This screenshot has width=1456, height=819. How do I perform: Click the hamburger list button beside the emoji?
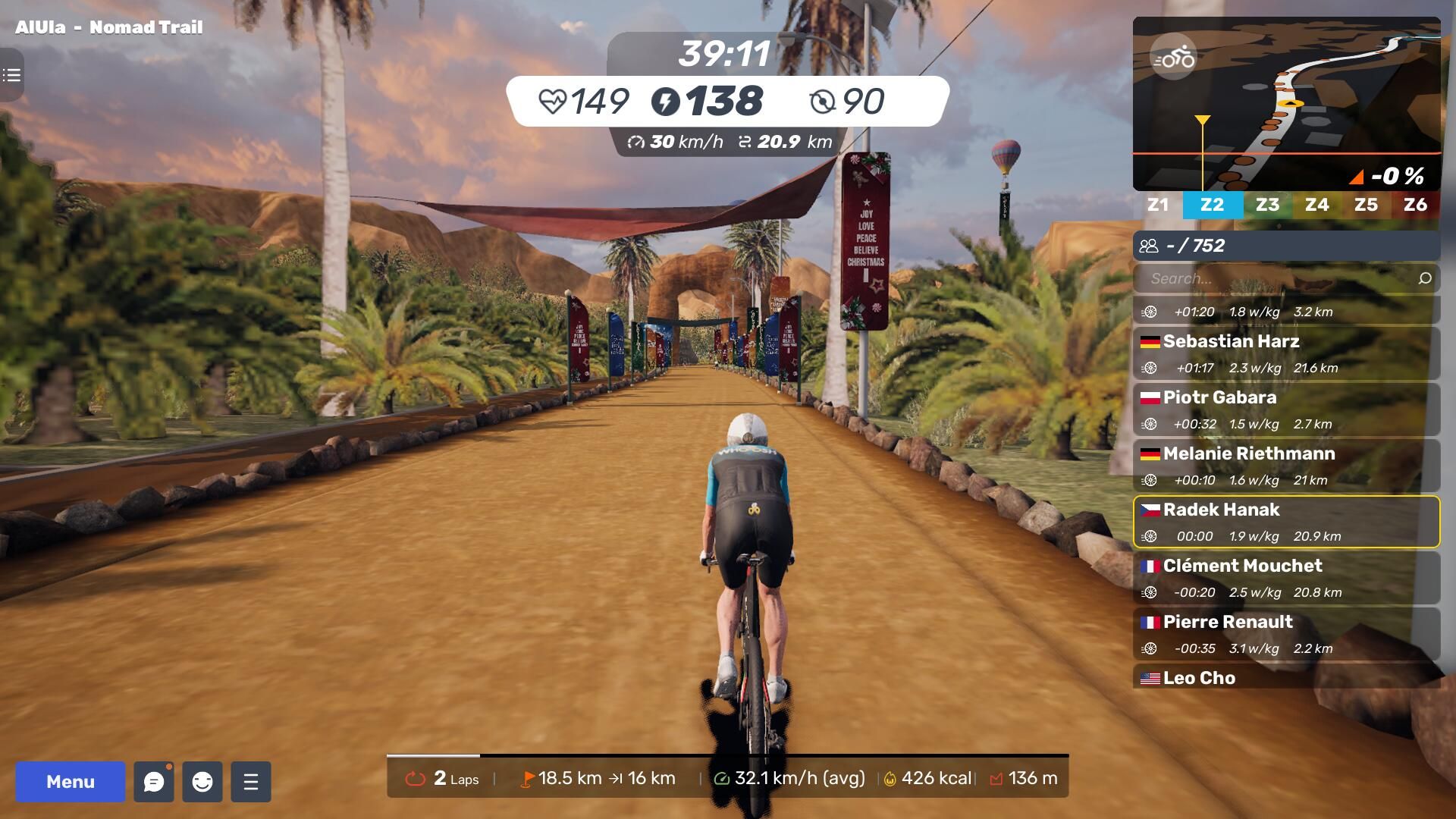pyautogui.click(x=251, y=782)
